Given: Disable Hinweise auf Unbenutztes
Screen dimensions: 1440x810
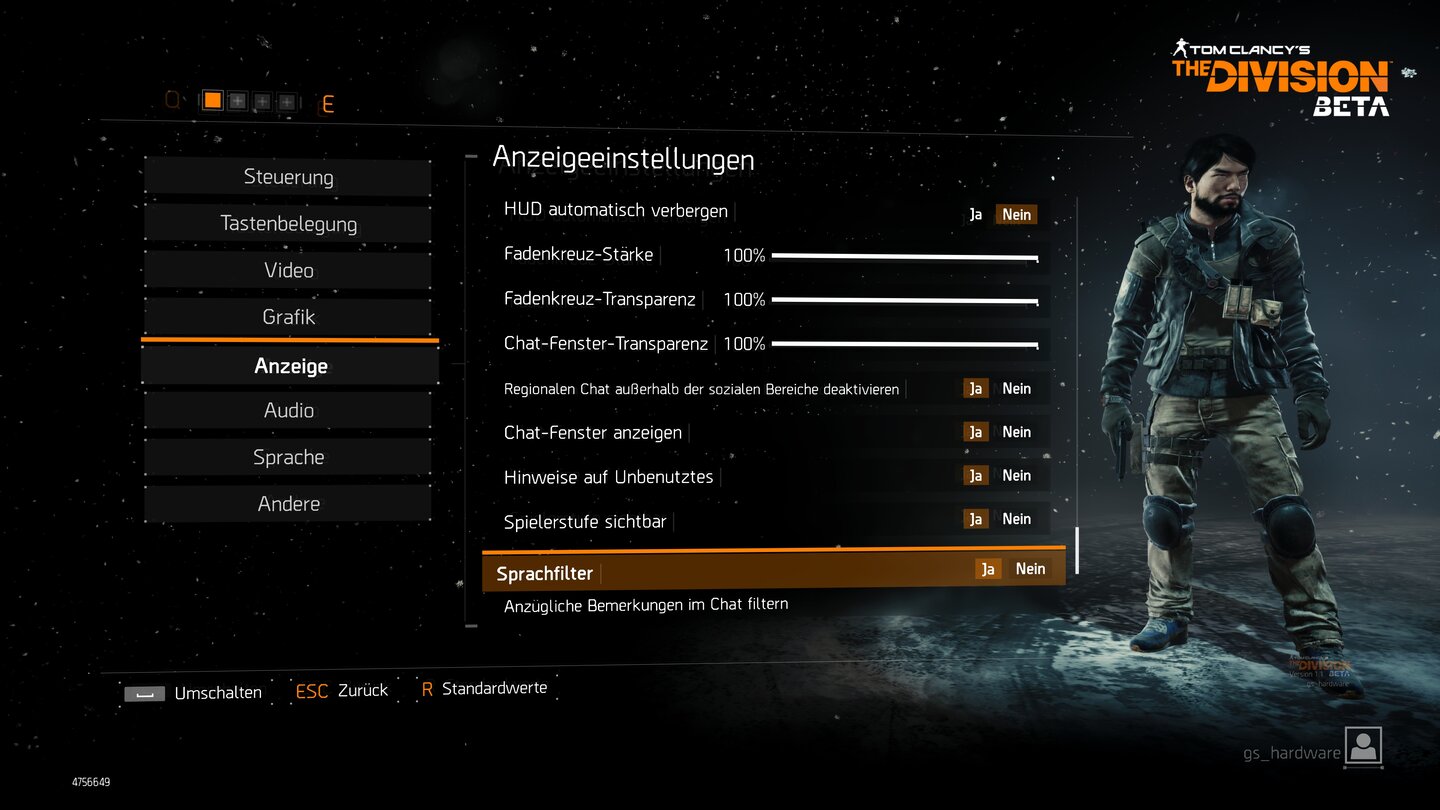Looking at the screenshot, I should click(1017, 475).
